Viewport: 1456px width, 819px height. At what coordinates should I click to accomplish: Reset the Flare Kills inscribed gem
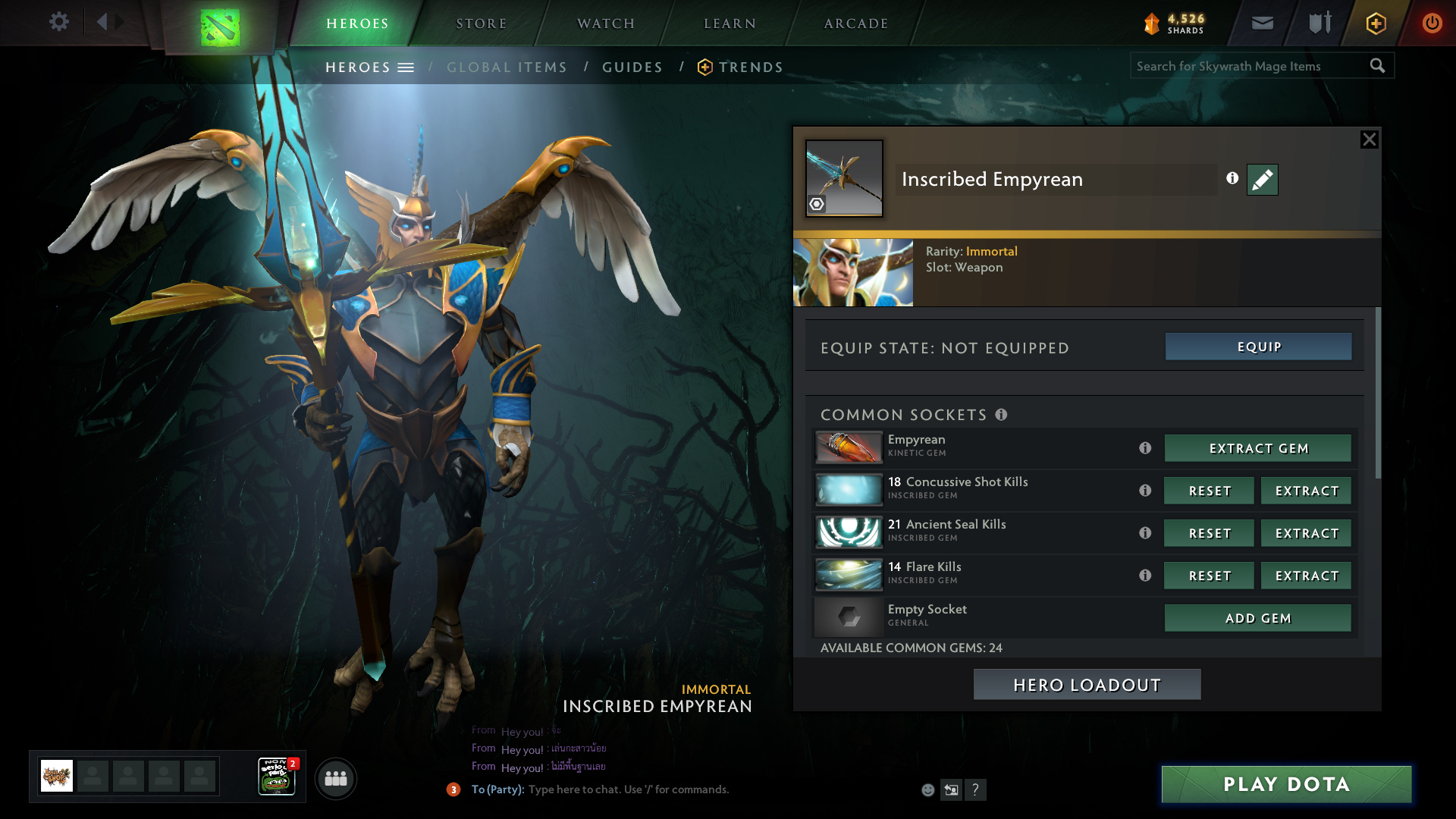coord(1210,576)
